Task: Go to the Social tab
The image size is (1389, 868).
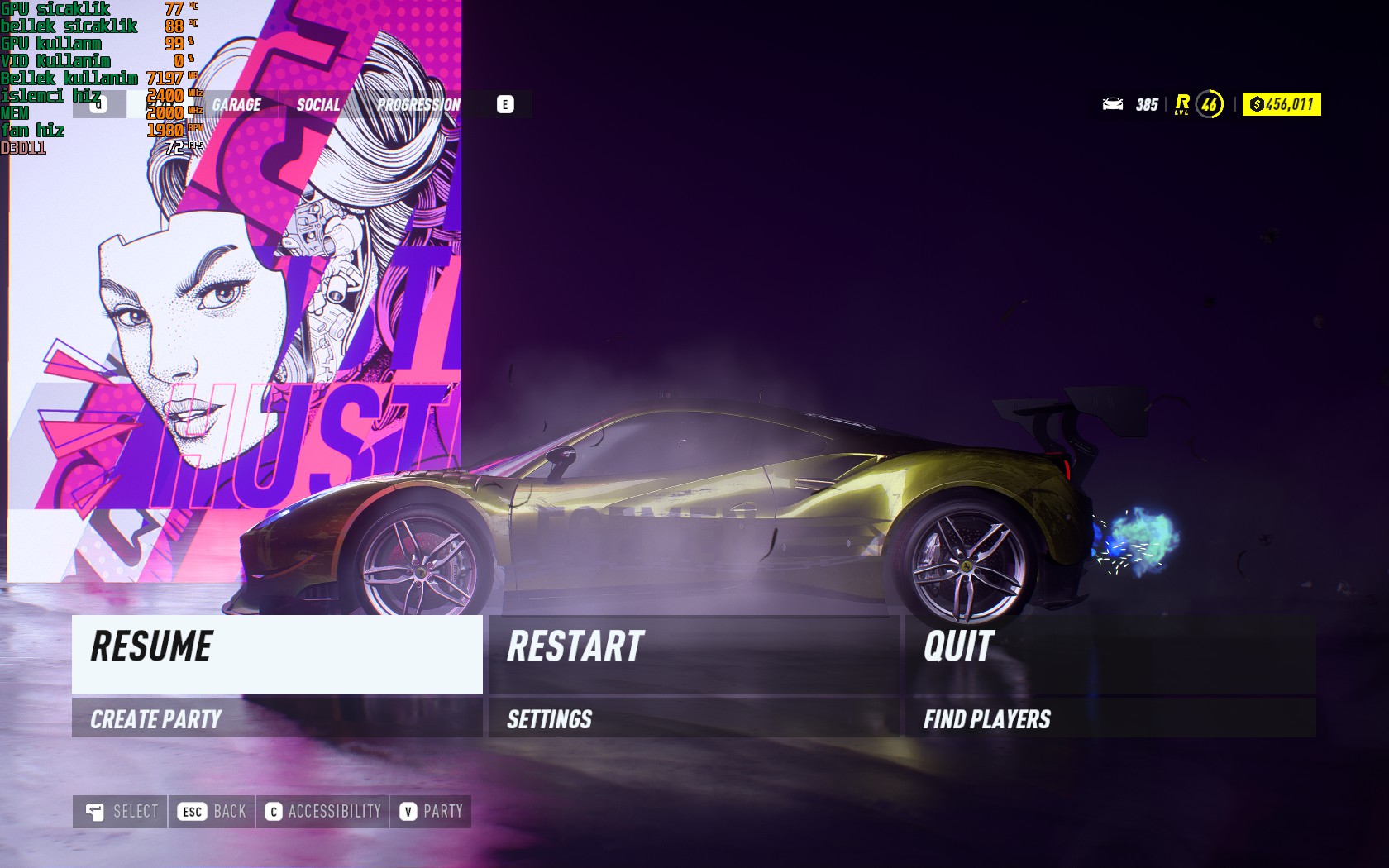Action: click(x=318, y=105)
